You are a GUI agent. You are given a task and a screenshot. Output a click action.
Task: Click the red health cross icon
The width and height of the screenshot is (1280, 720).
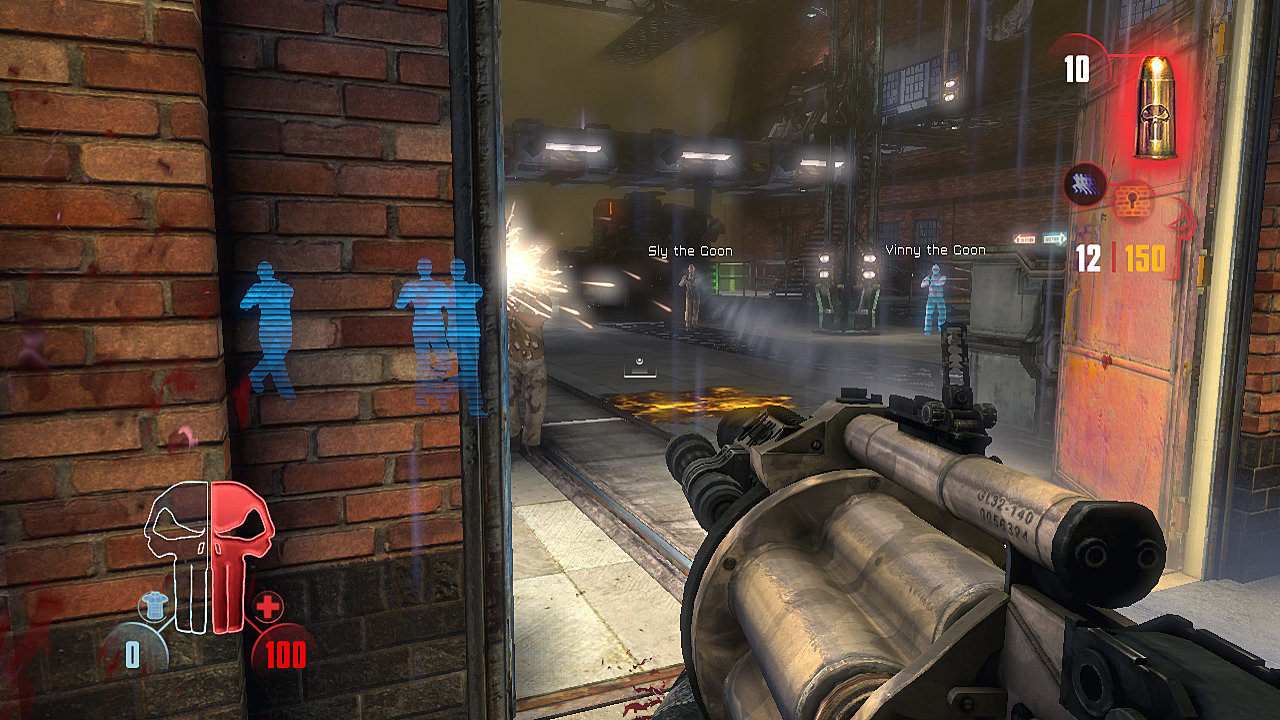pyautogui.click(x=268, y=607)
